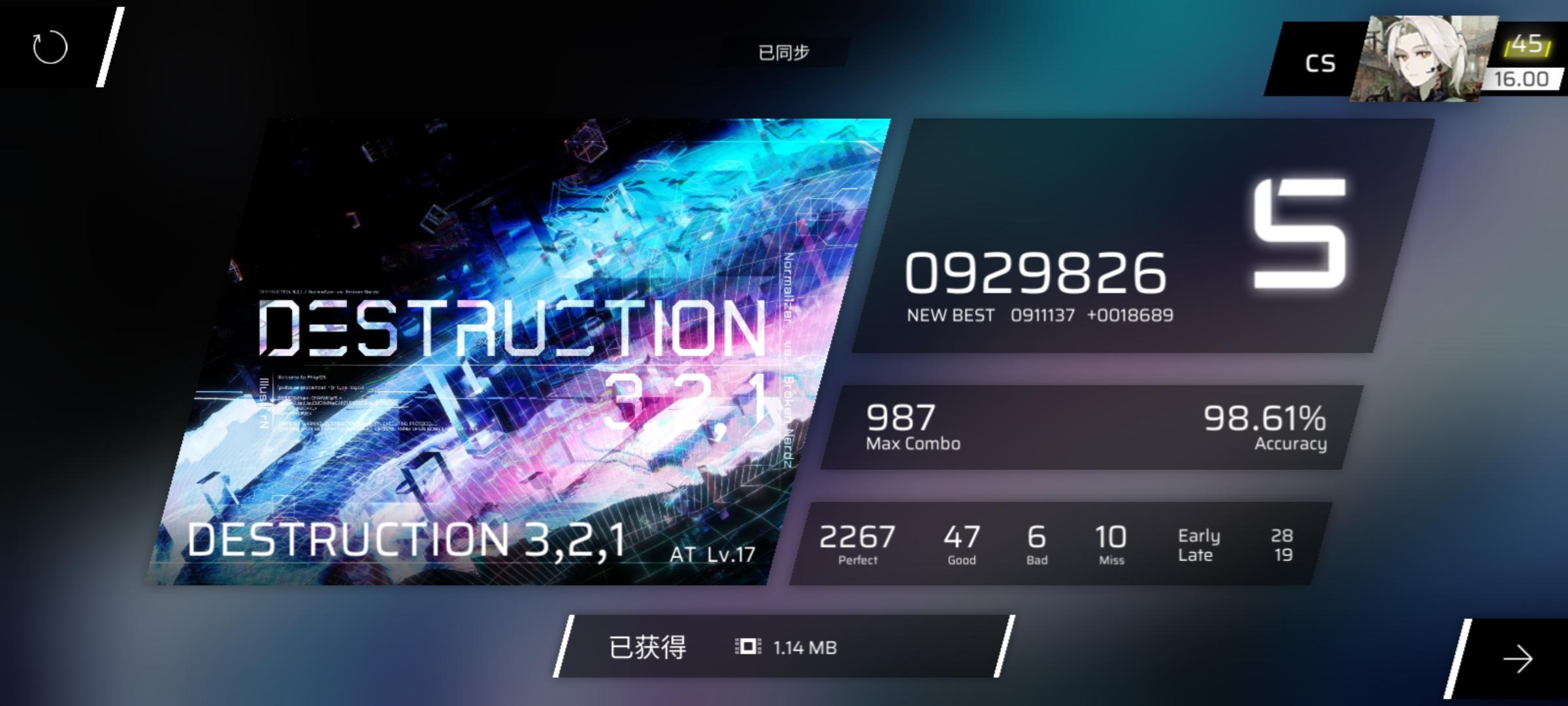Tap the white slash mark near retry button
Screen dimensions: 1568x706
[x=110, y=46]
